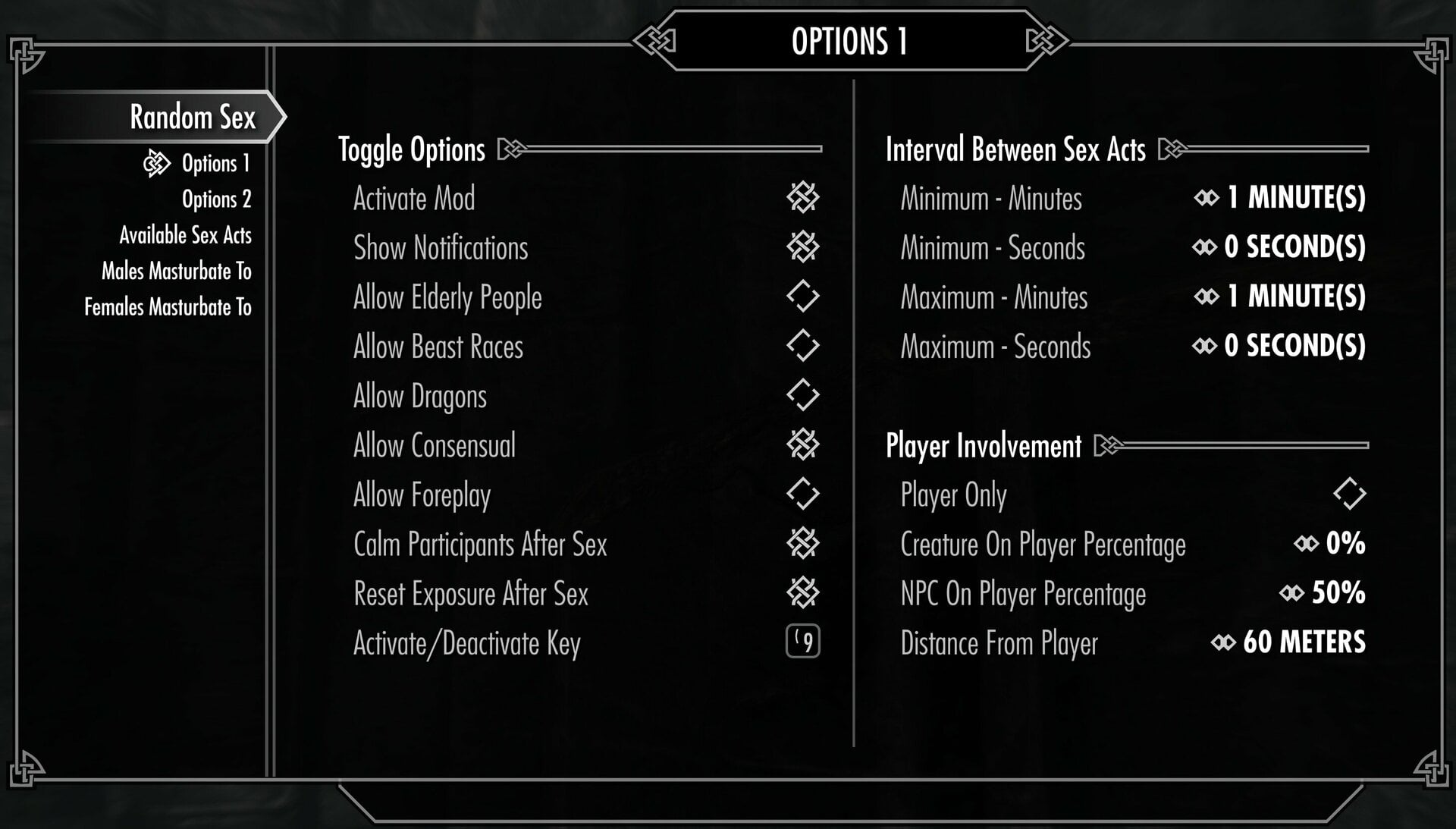Toggle Reset Exposure After Sex
The image size is (1456, 829).
tap(802, 593)
